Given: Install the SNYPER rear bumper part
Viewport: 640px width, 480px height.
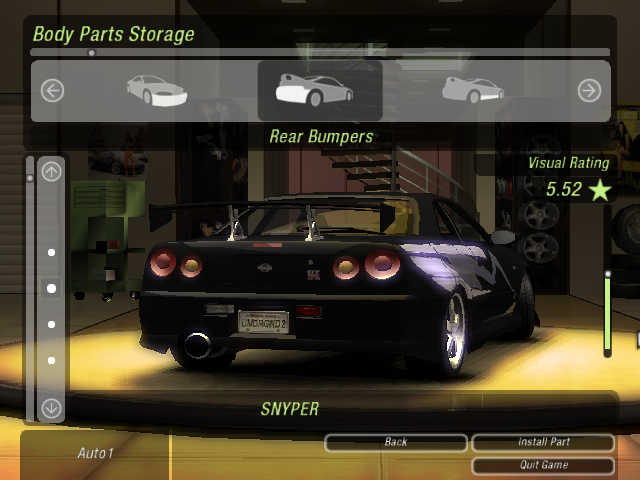Looking at the screenshot, I should [542, 442].
